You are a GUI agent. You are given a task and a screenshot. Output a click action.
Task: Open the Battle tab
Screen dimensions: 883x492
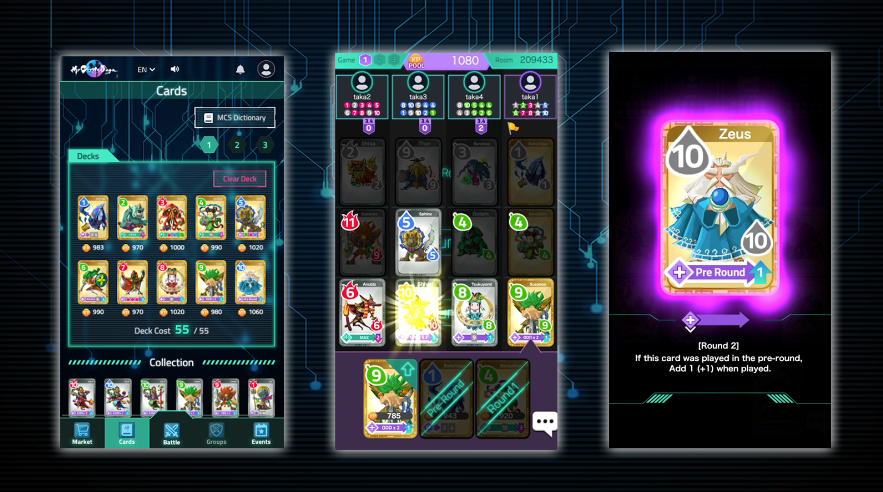pos(171,433)
